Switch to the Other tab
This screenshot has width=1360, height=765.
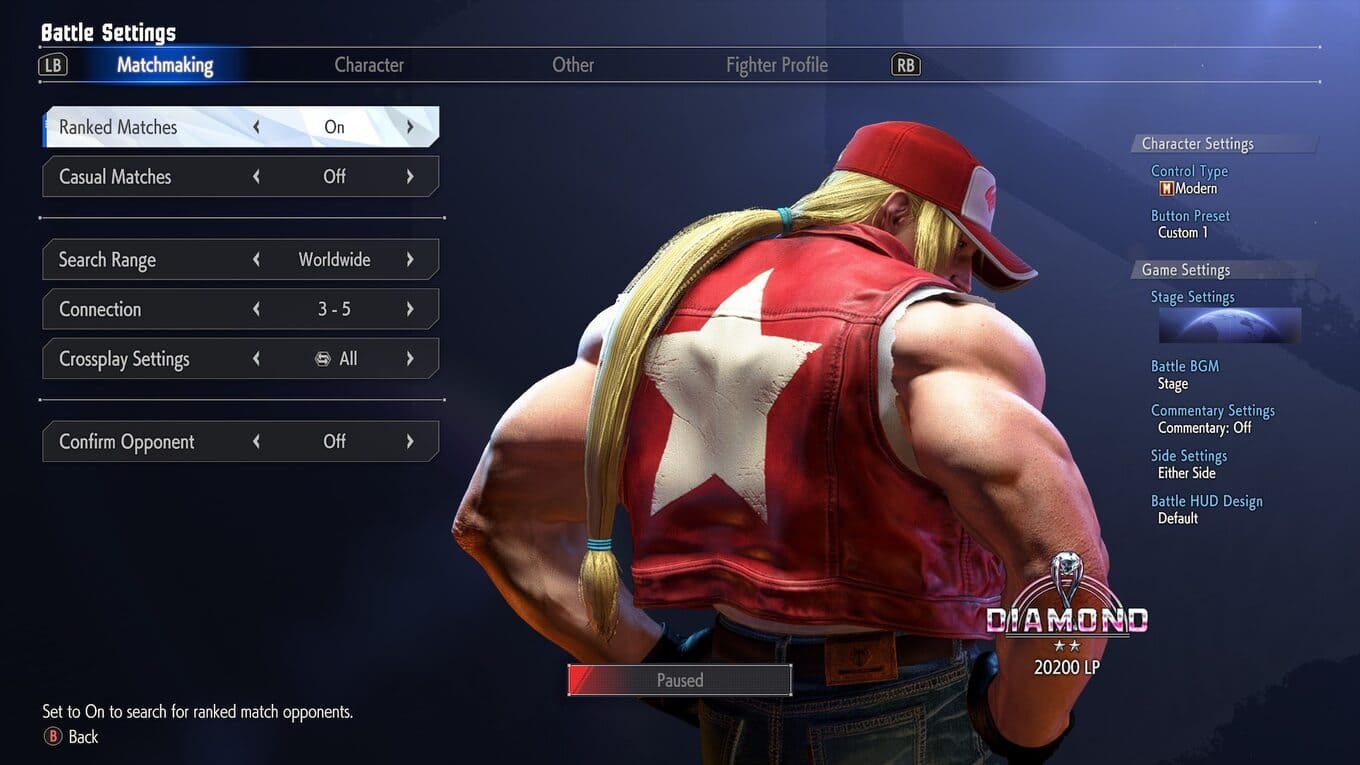pyautogui.click(x=573, y=65)
